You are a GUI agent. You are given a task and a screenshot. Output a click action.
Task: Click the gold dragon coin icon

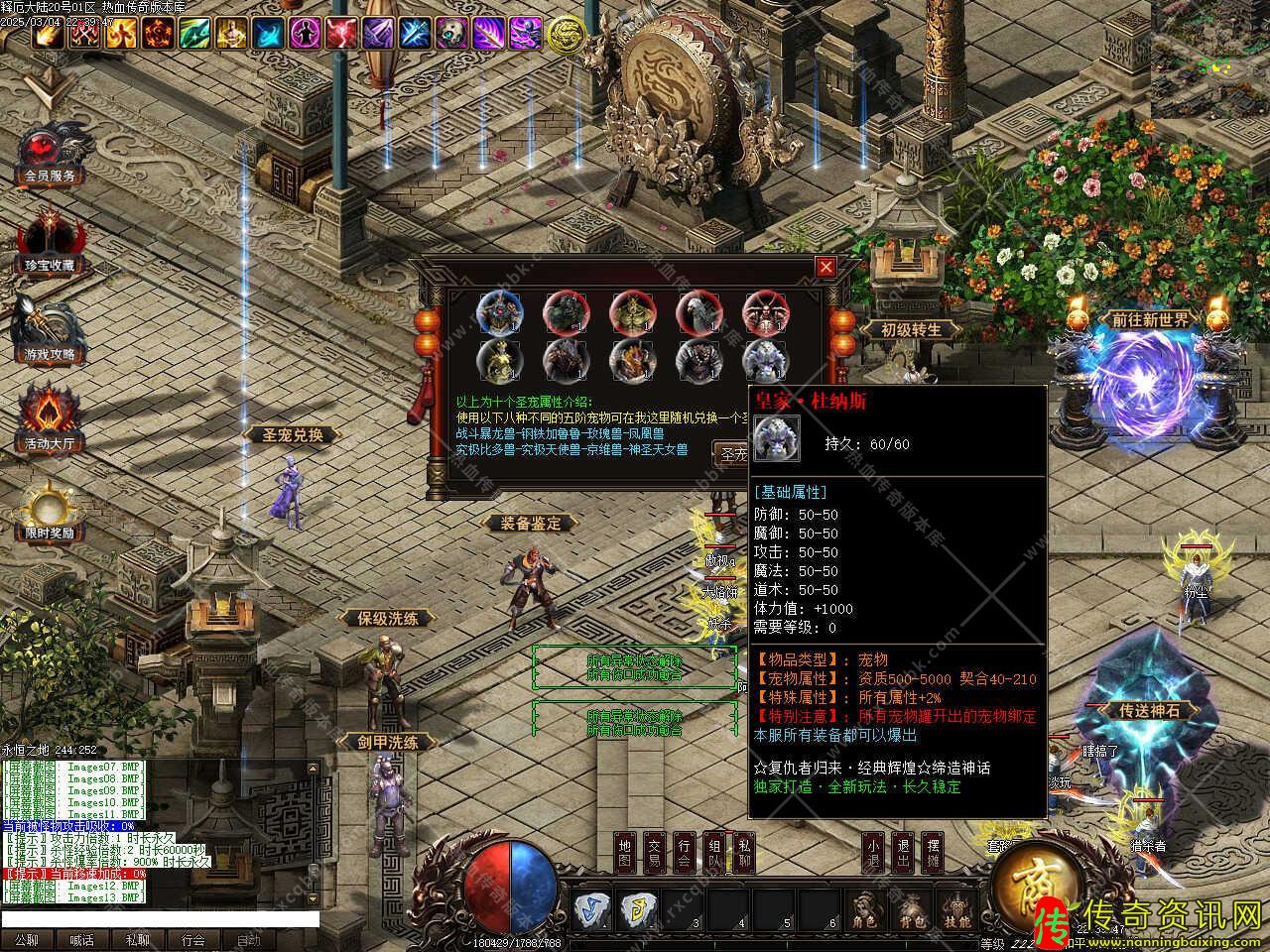[566, 33]
